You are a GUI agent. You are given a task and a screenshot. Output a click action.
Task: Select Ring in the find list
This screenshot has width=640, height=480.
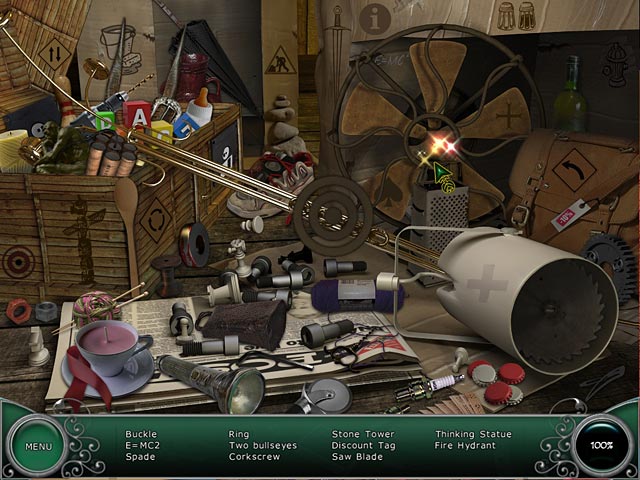click(239, 434)
